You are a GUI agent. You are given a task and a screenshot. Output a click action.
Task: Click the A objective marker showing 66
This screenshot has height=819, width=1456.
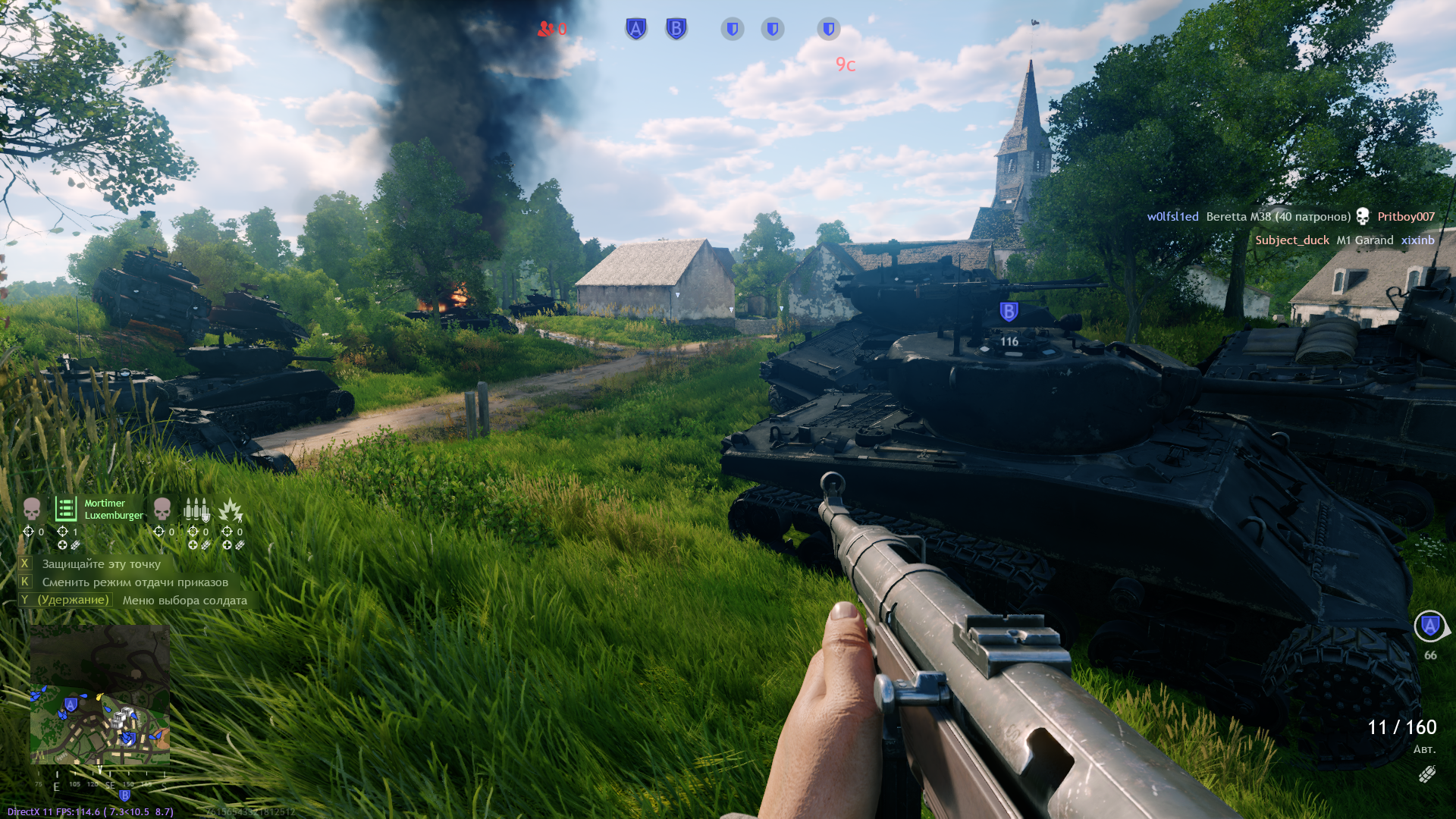click(1429, 626)
